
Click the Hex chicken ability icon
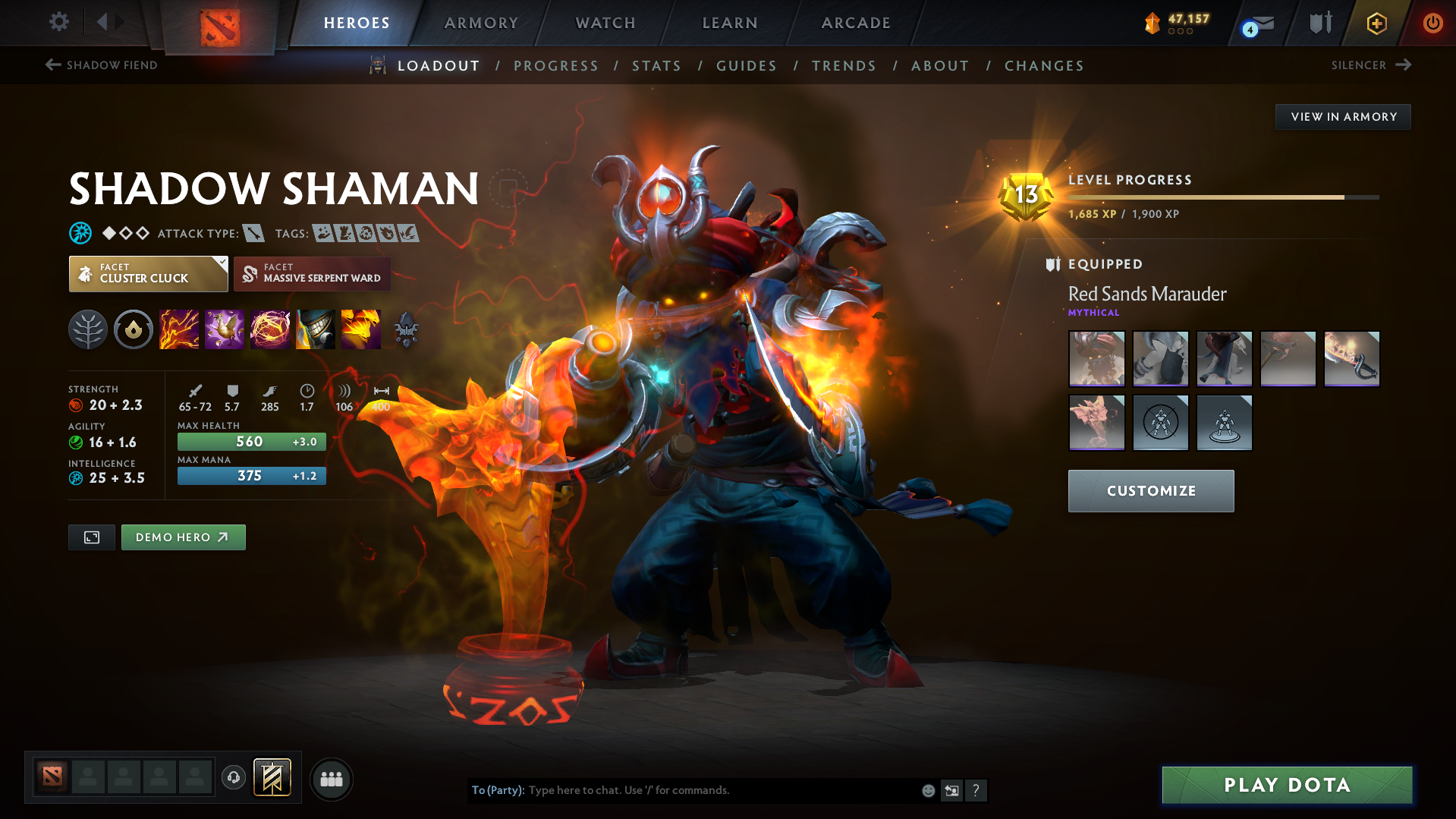click(x=225, y=329)
